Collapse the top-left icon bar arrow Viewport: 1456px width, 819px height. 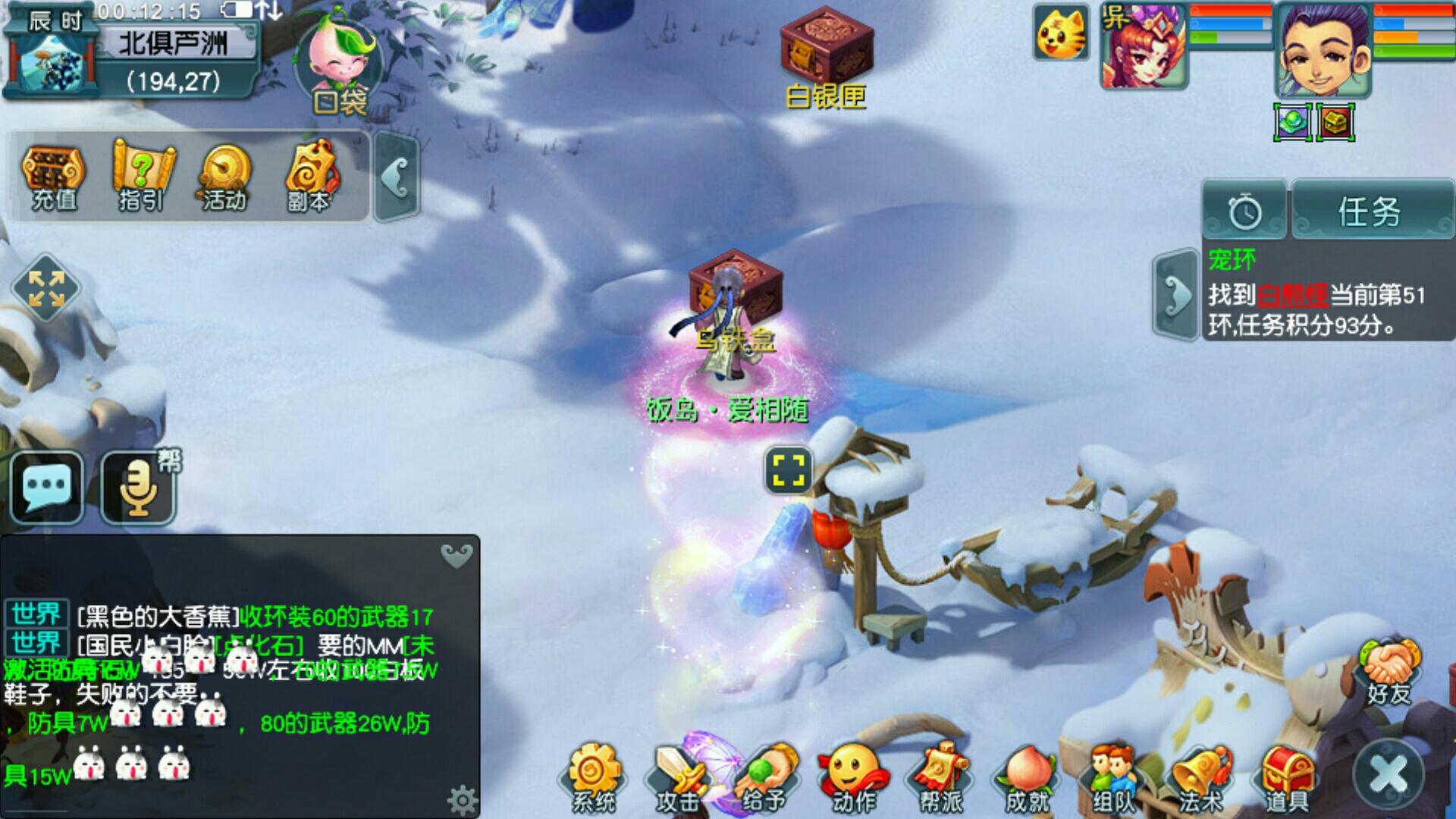pyautogui.click(x=397, y=178)
